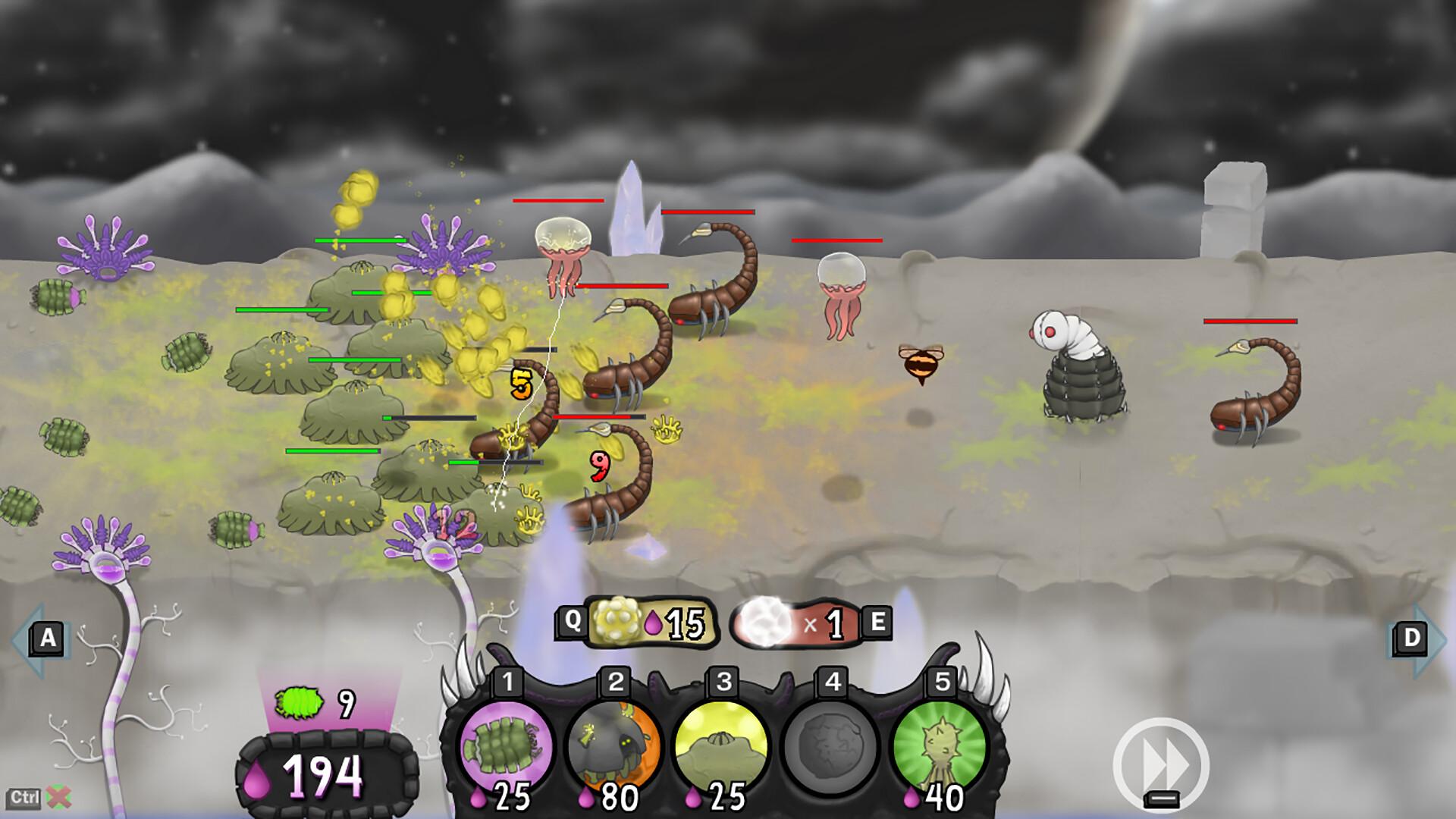This screenshot has height=819, width=1456.
Task: Choose the green mound unit costing 25
Action: coord(721,747)
